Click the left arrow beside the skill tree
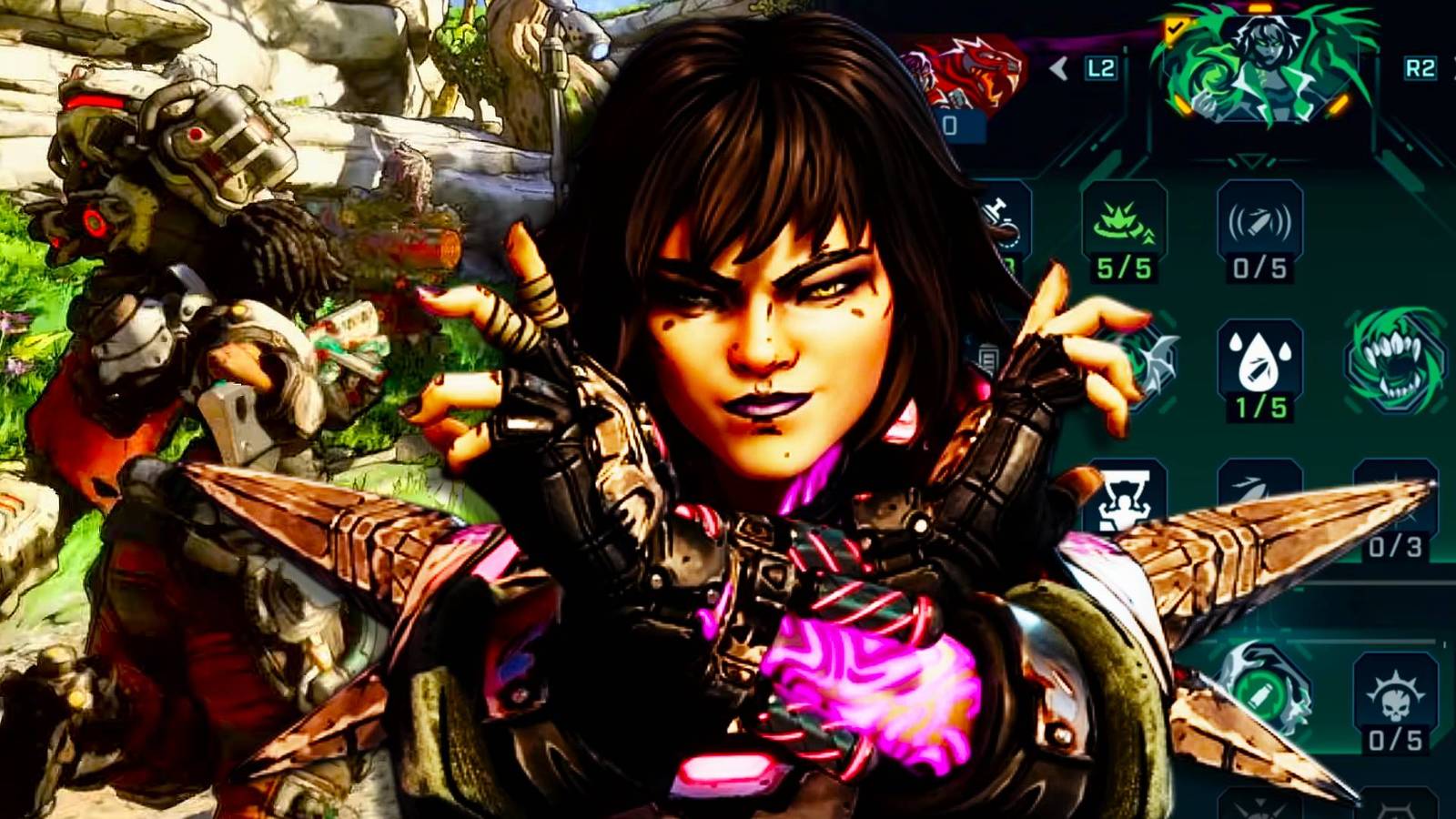This screenshot has height=819, width=1456. point(1058,69)
